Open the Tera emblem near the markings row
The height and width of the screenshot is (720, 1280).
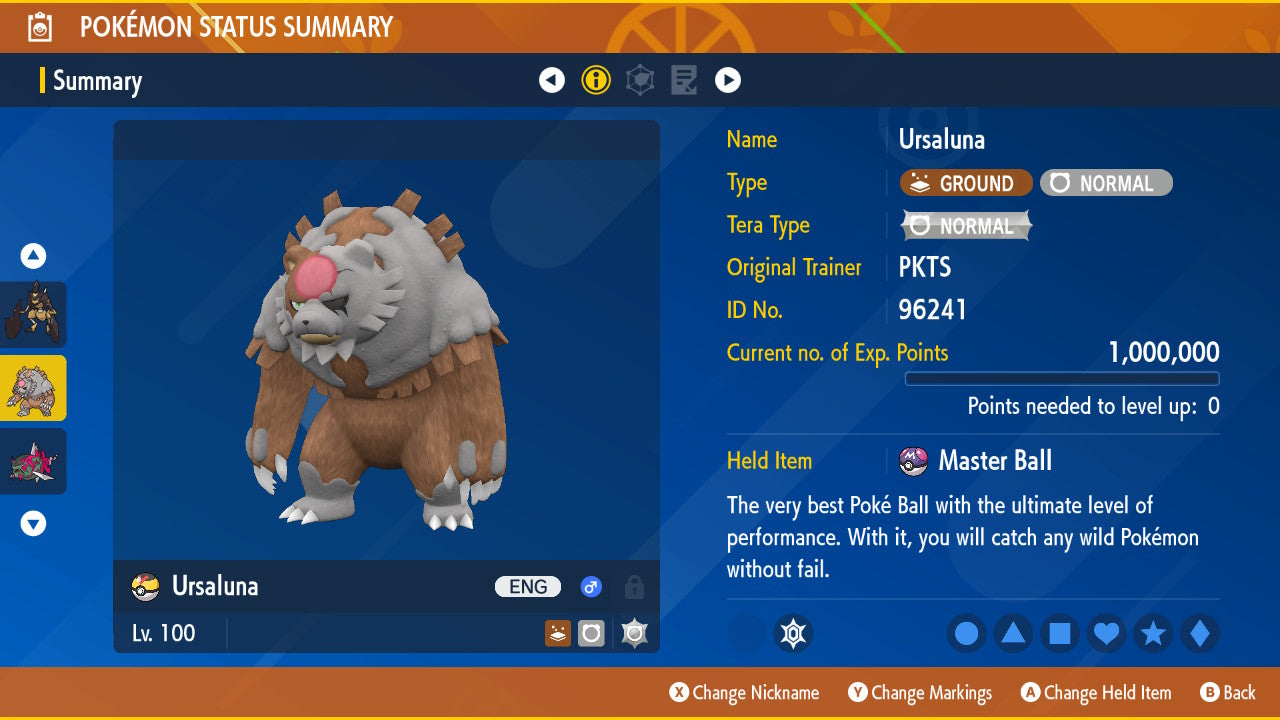(x=793, y=634)
